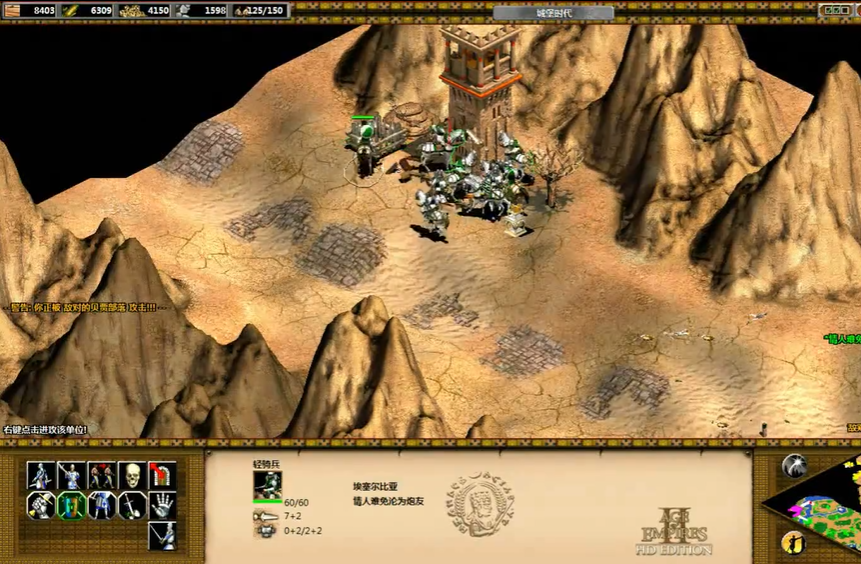
Task: Click the flare signal button beside minimap
Action: tap(795, 465)
